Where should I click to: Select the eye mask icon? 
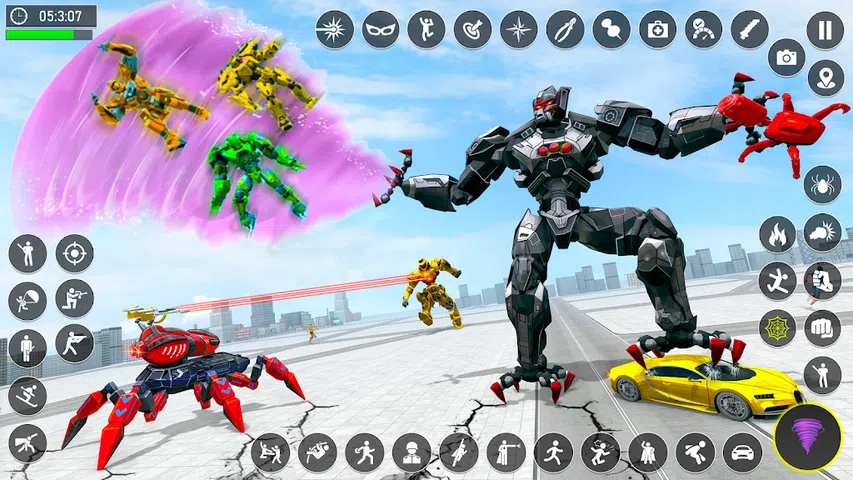point(380,30)
